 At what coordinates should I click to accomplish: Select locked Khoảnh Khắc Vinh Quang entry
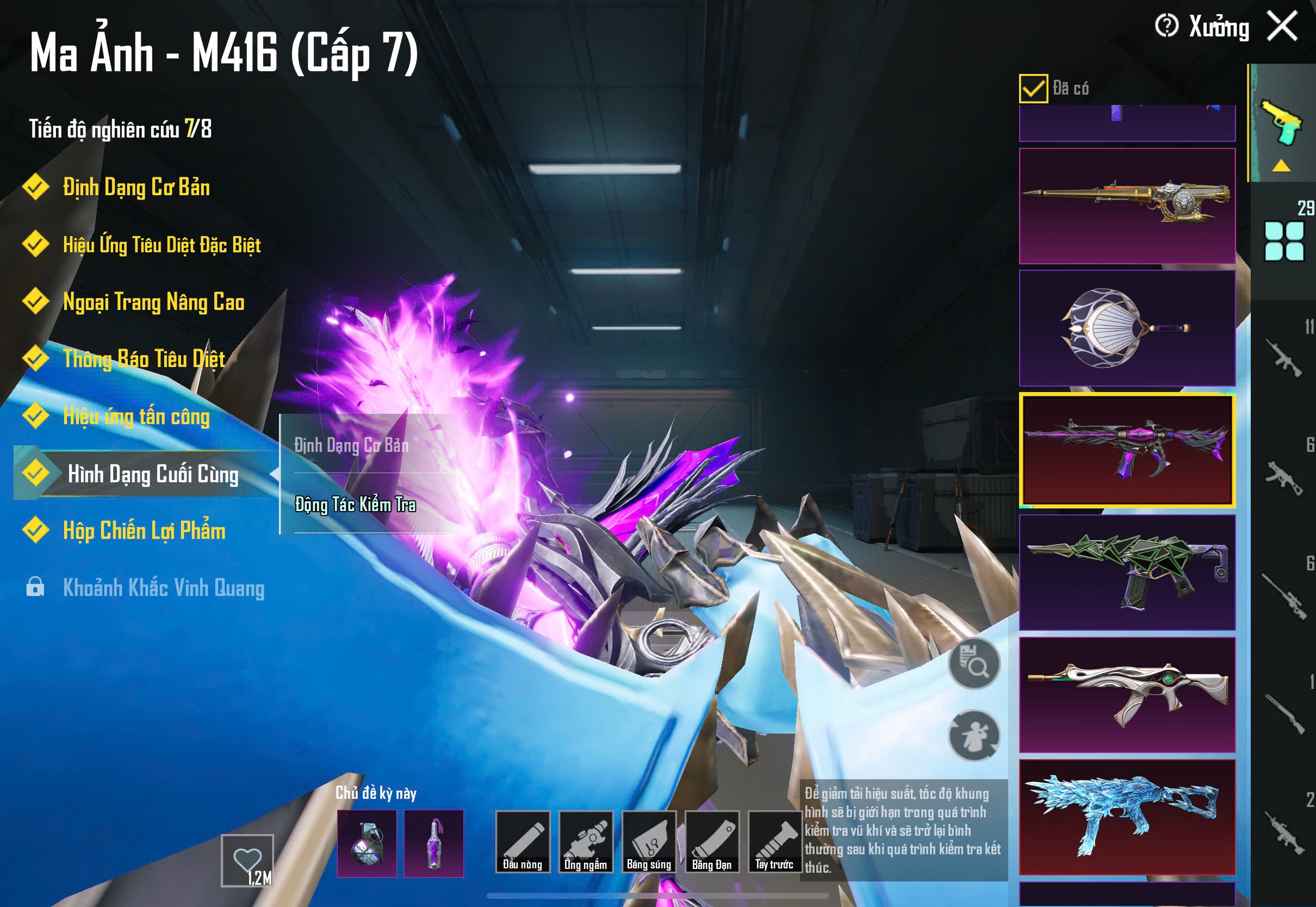tap(163, 588)
